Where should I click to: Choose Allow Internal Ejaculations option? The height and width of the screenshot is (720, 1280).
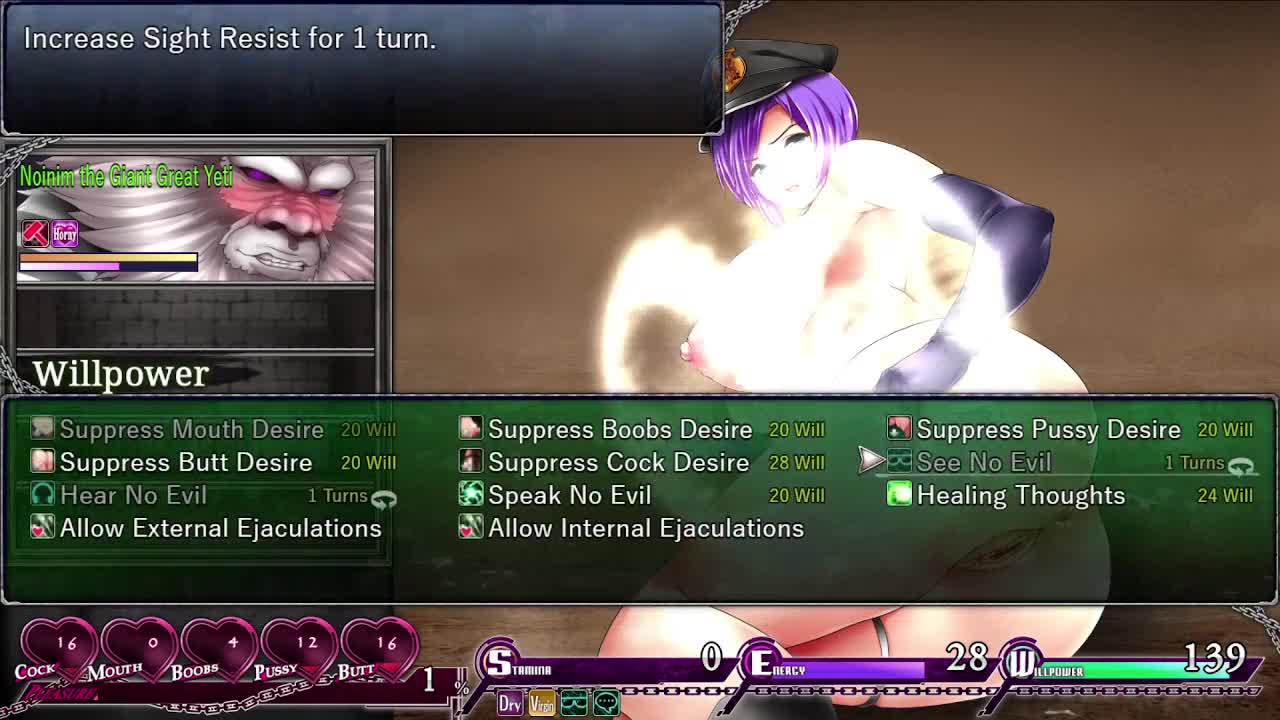[645, 529]
